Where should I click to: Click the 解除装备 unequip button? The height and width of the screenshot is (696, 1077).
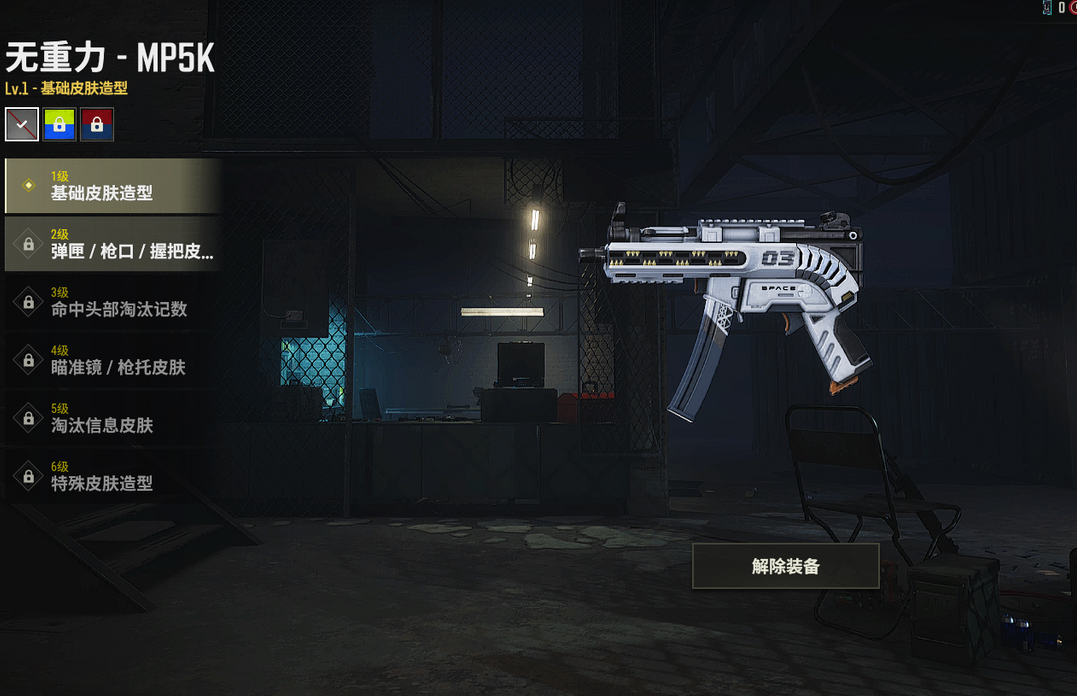tap(785, 566)
